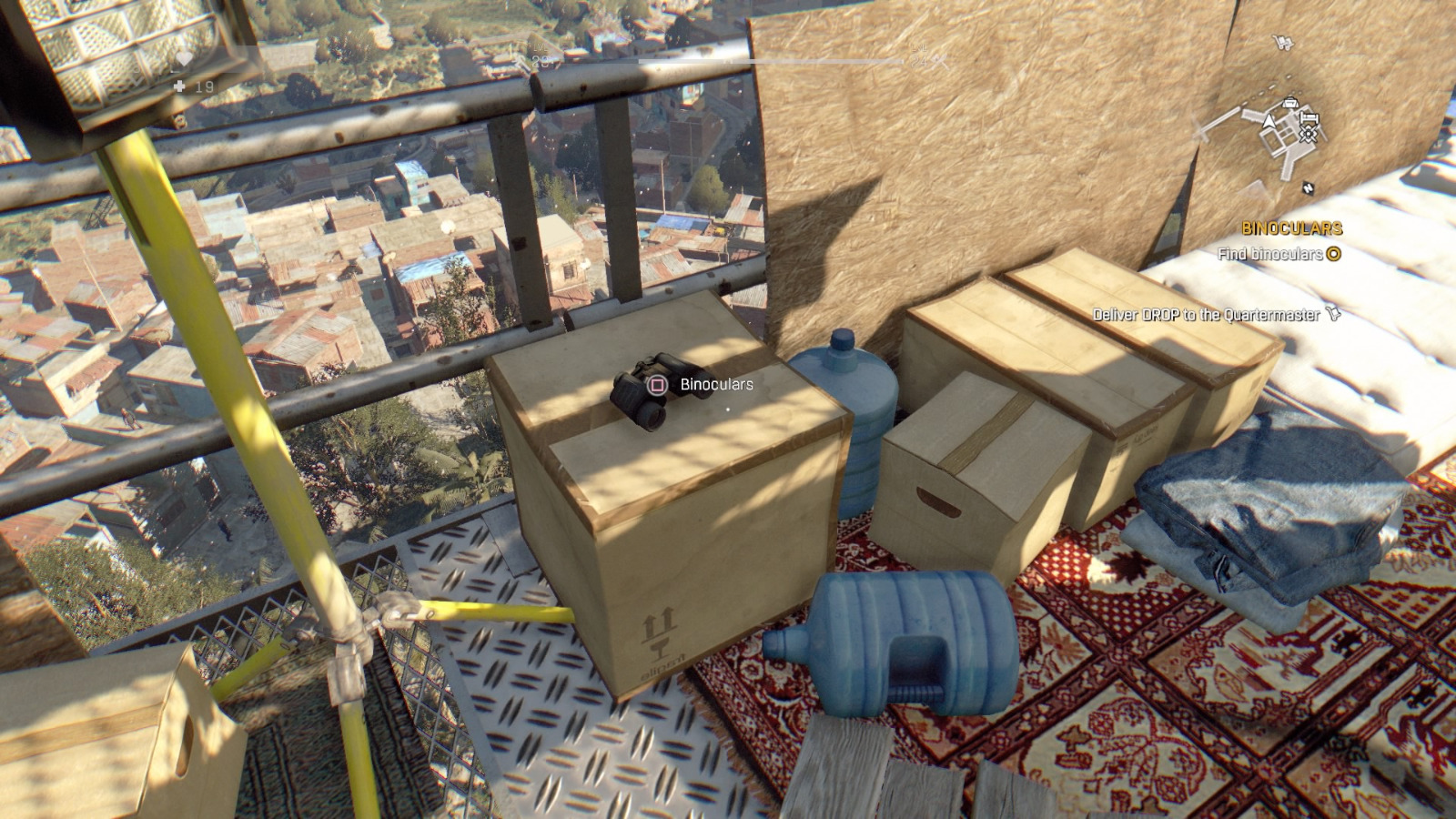Click the N compass marker on the minimap
Image resolution: width=1456 pixels, height=819 pixels.
tap(1309, 187)
